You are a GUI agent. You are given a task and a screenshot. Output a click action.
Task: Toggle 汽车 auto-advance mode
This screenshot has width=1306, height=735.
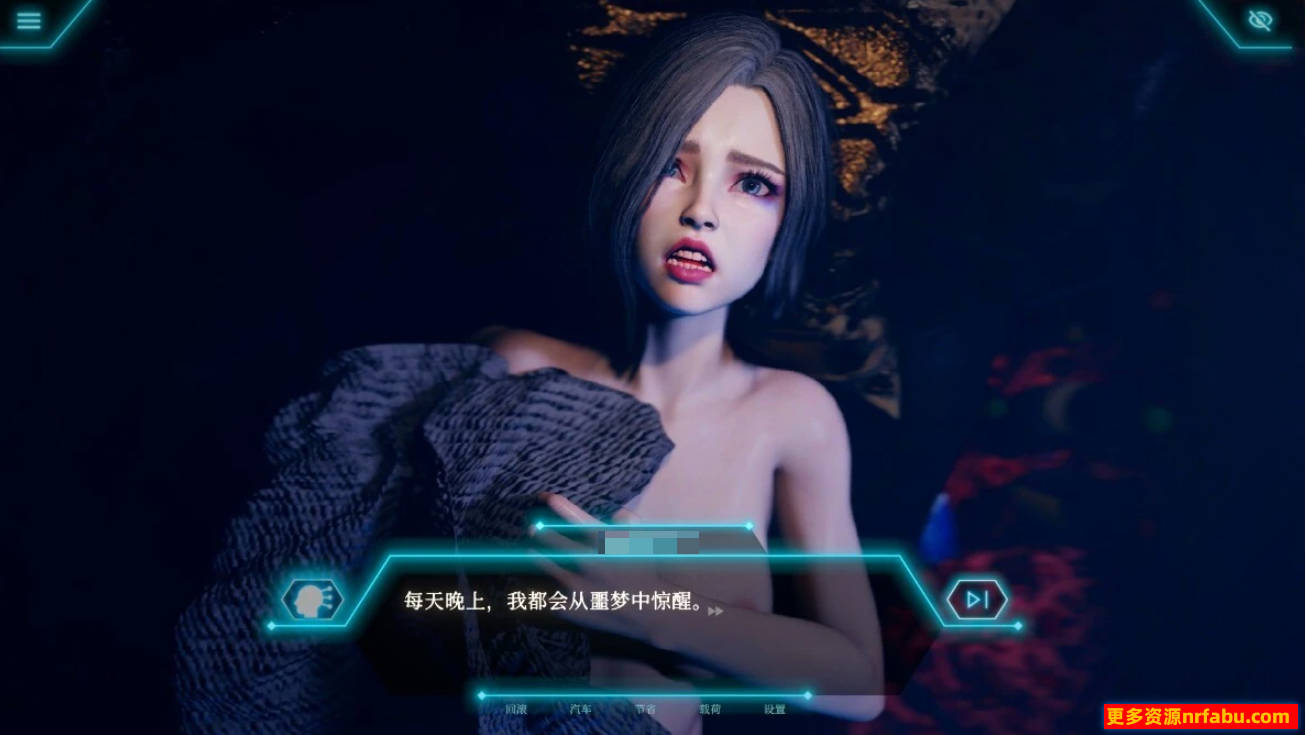pyautogui.click(x=581, y=707)
